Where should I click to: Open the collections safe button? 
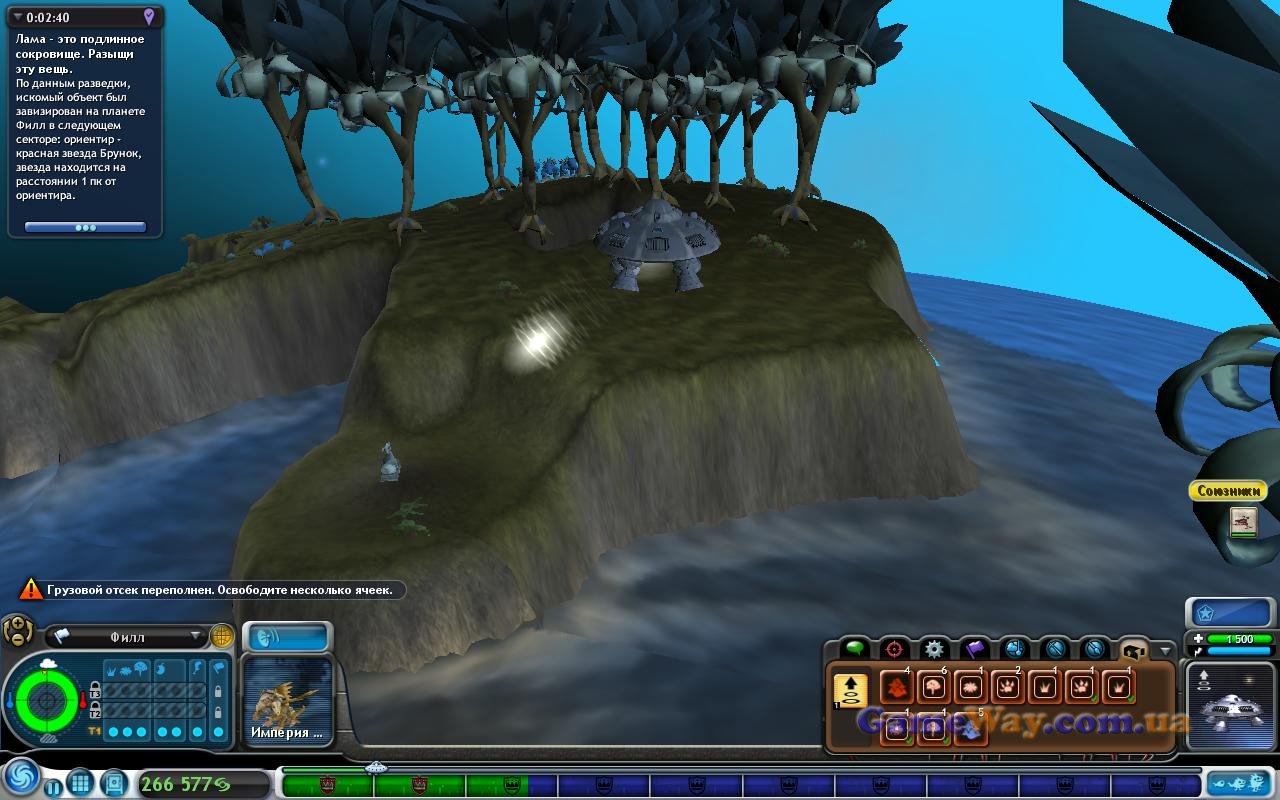[113, 782]
